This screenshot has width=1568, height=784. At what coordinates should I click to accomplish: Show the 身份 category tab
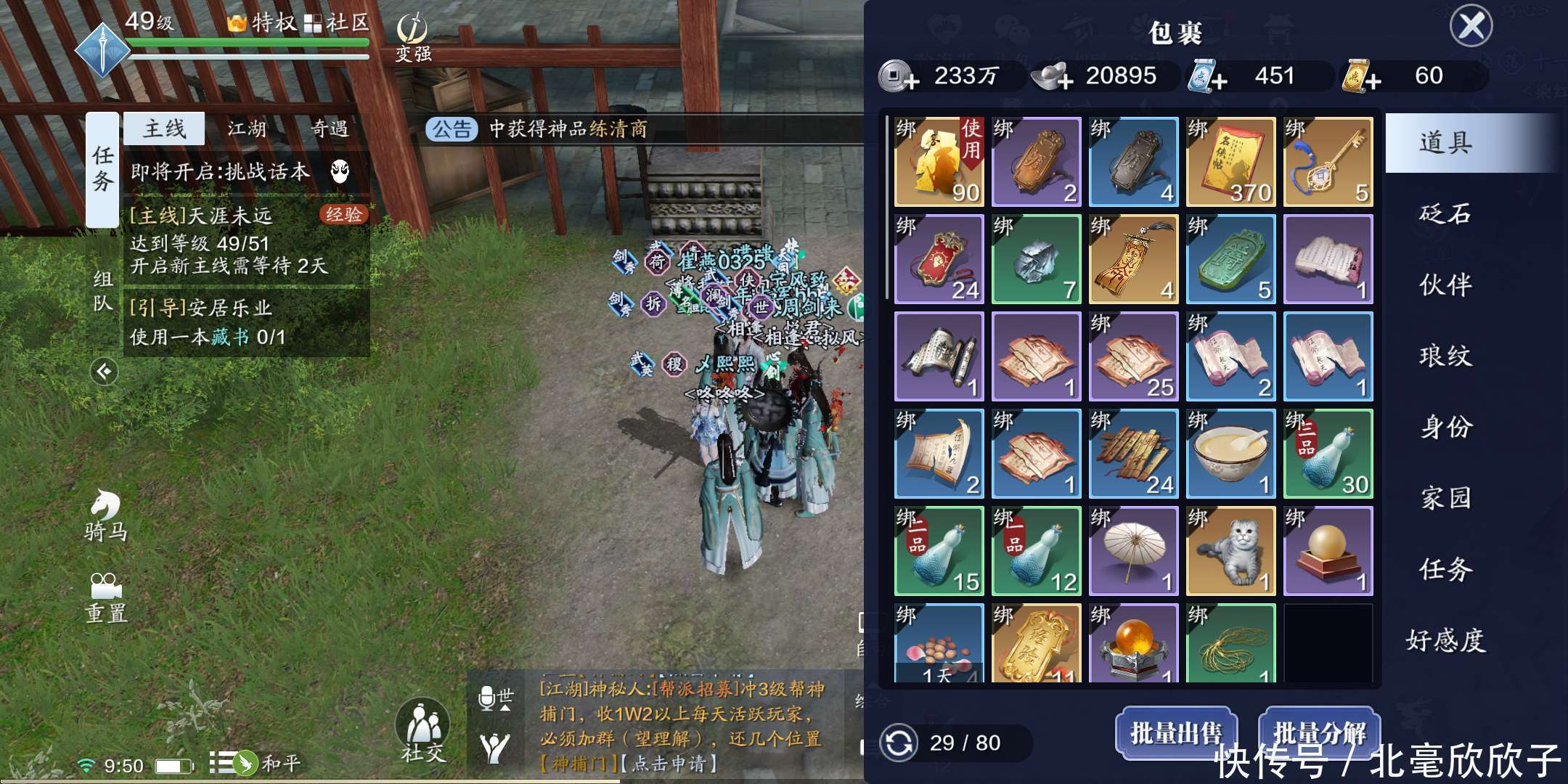tap(1445, 427)
